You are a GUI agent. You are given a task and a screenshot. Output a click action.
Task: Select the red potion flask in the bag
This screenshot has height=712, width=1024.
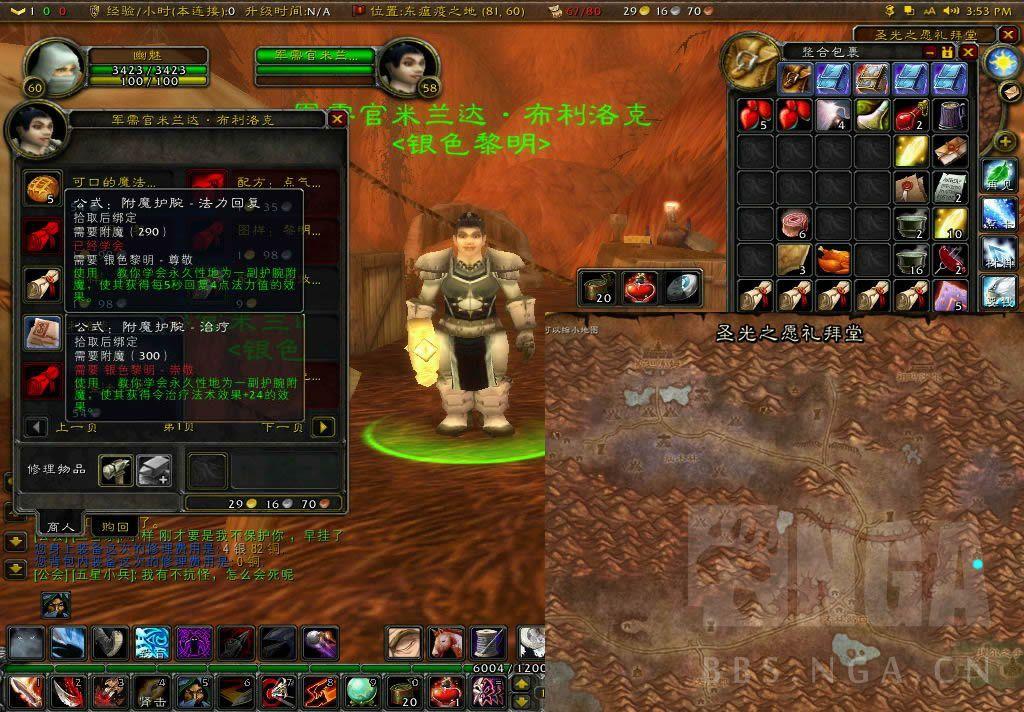click(x=910, y=114)
